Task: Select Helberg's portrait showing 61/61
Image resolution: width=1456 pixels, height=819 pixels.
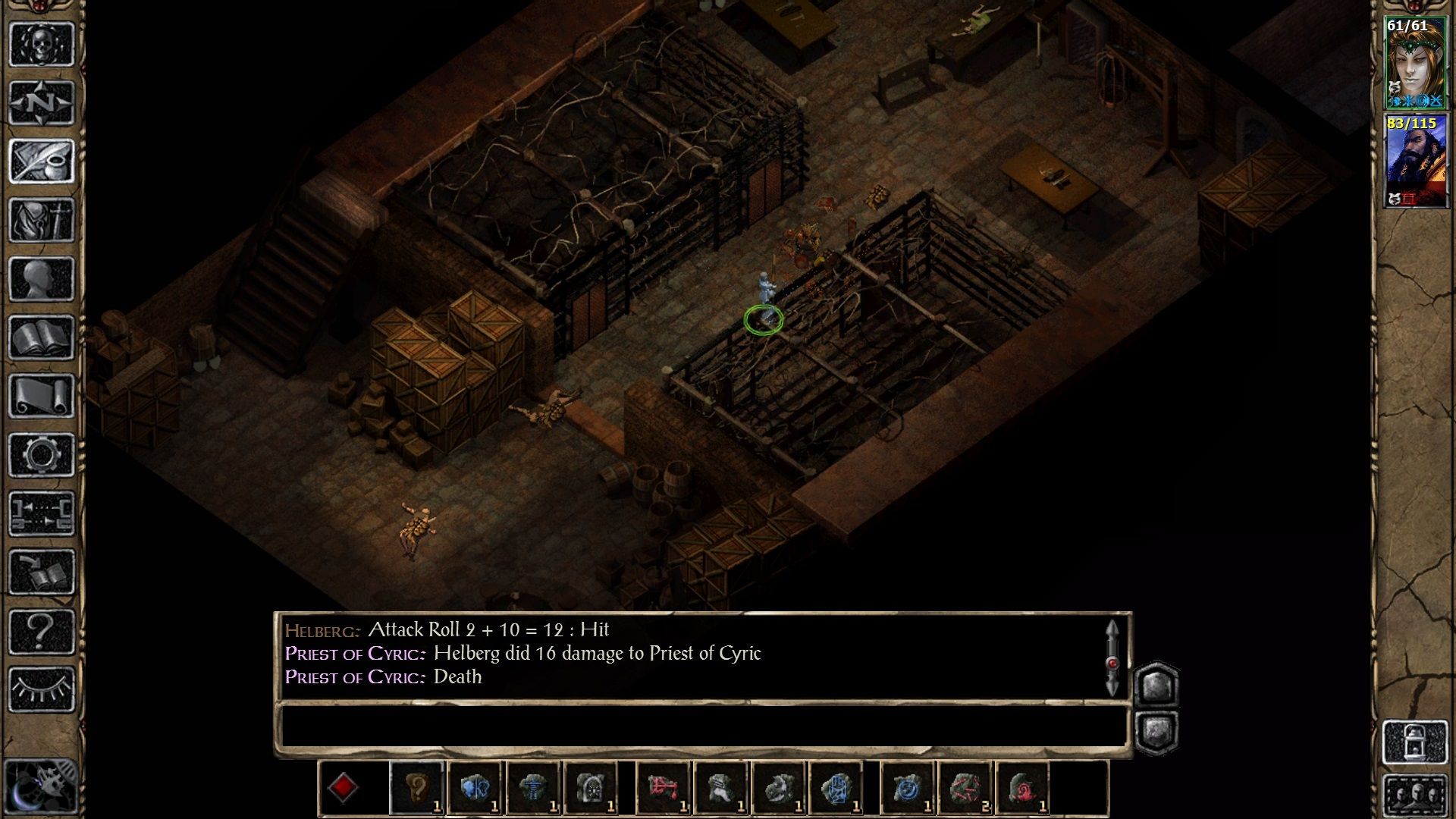Action: coord(1417,61)
